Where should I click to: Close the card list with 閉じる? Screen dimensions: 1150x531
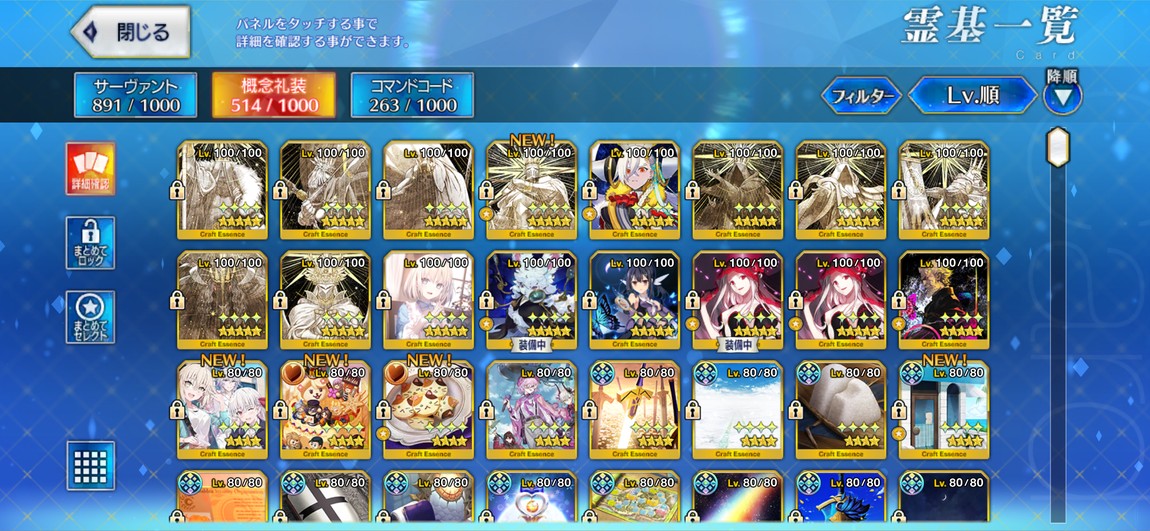(131, 32)
